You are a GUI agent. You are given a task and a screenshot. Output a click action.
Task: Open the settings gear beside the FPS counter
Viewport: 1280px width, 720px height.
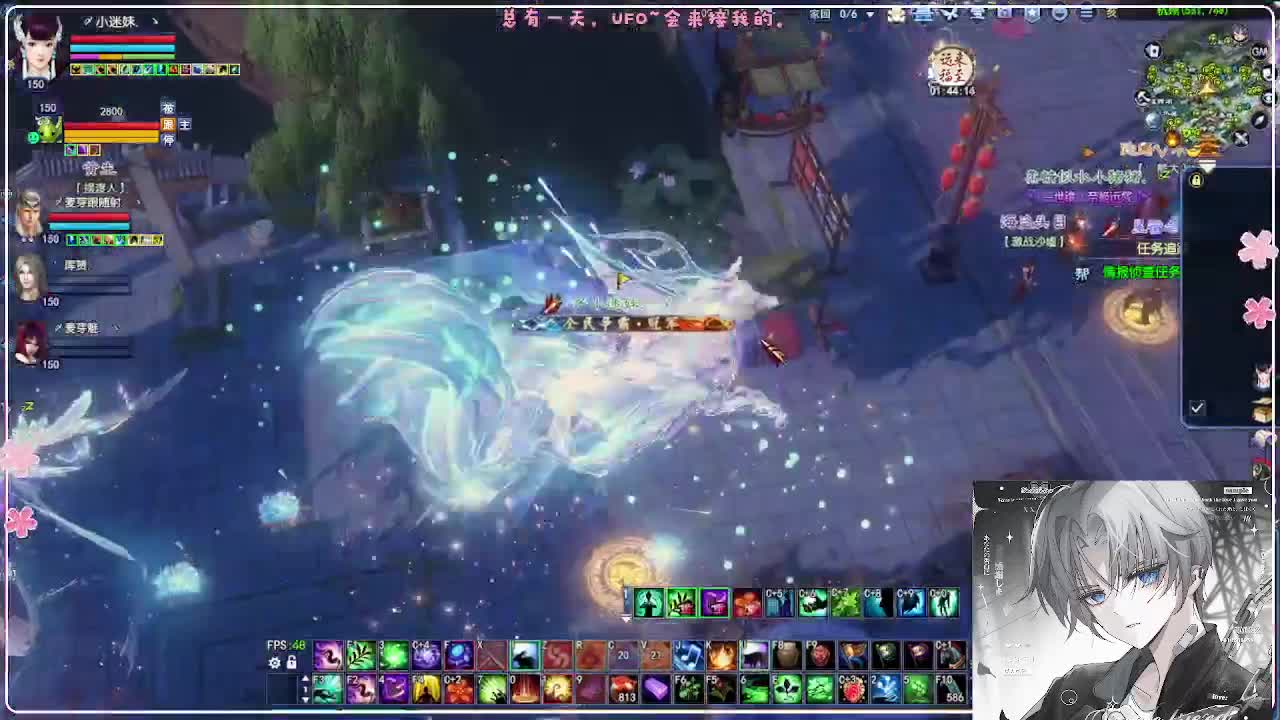[275, 663]
